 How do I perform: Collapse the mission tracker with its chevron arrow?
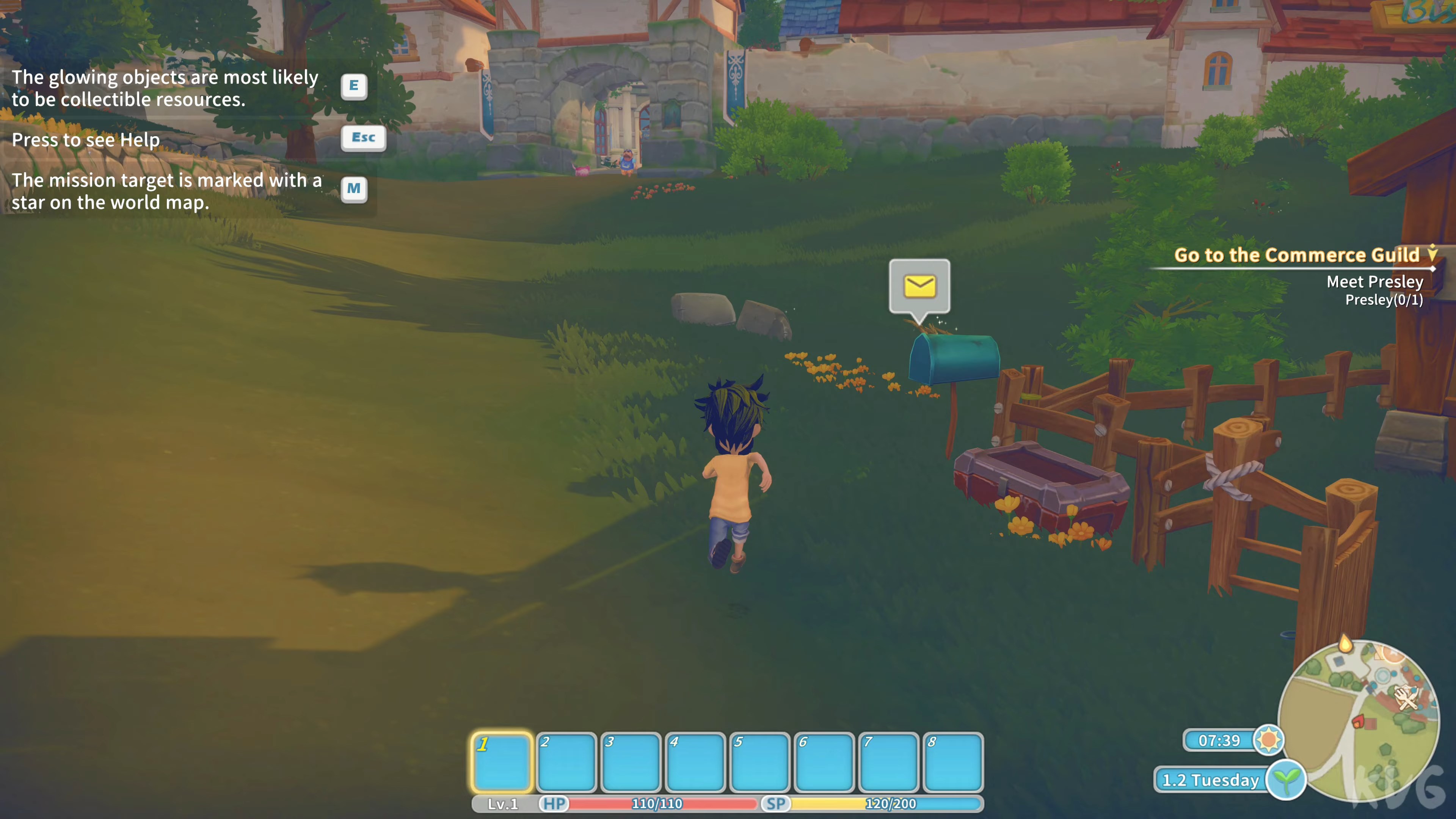click(x=1433, y=254)
